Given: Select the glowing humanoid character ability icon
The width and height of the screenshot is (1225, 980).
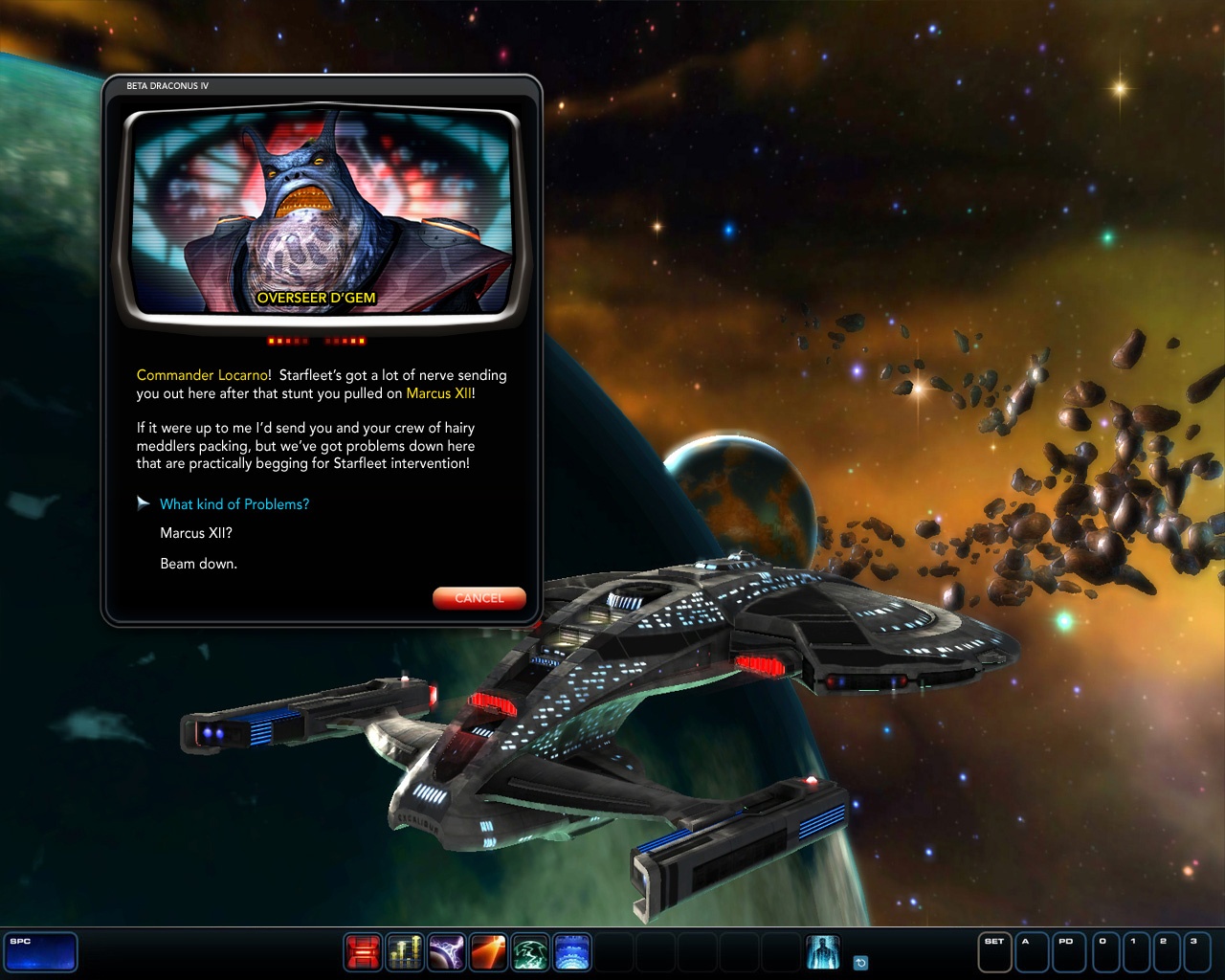Looking at the screenshot, I should click(x=823, y=952).
